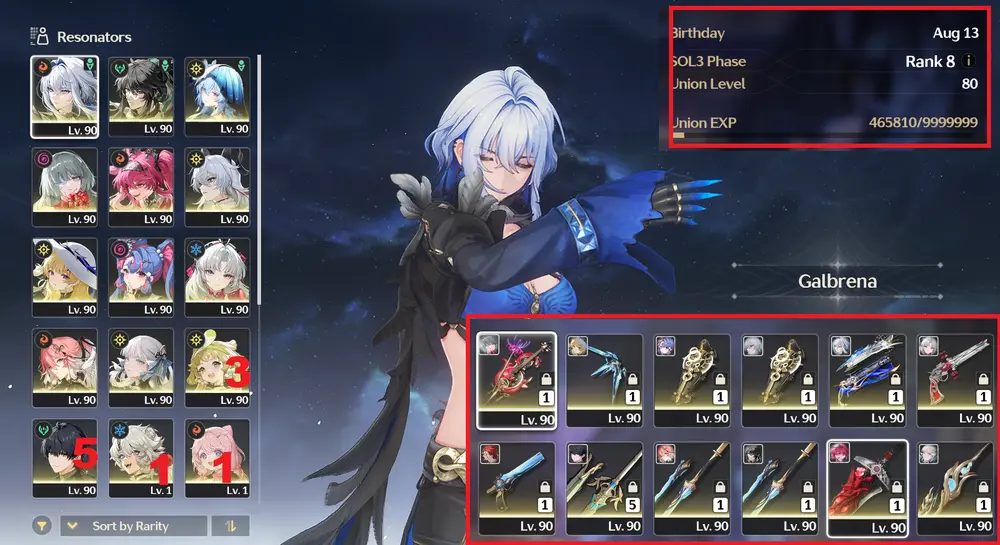
Task: Choose the blue-haired resonator portrait
Action: coord(217,96)
